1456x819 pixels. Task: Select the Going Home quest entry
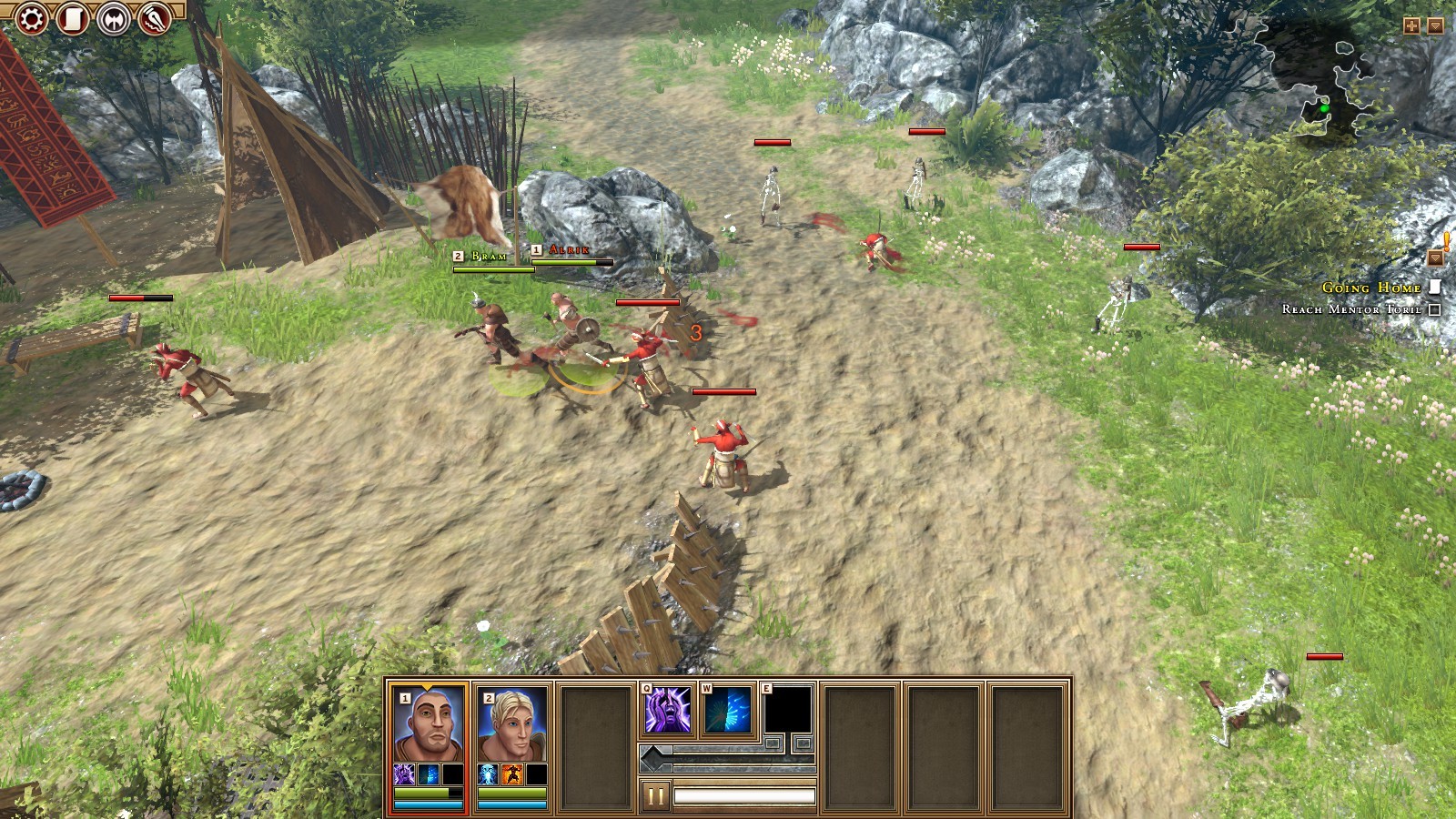[1371, 288]
